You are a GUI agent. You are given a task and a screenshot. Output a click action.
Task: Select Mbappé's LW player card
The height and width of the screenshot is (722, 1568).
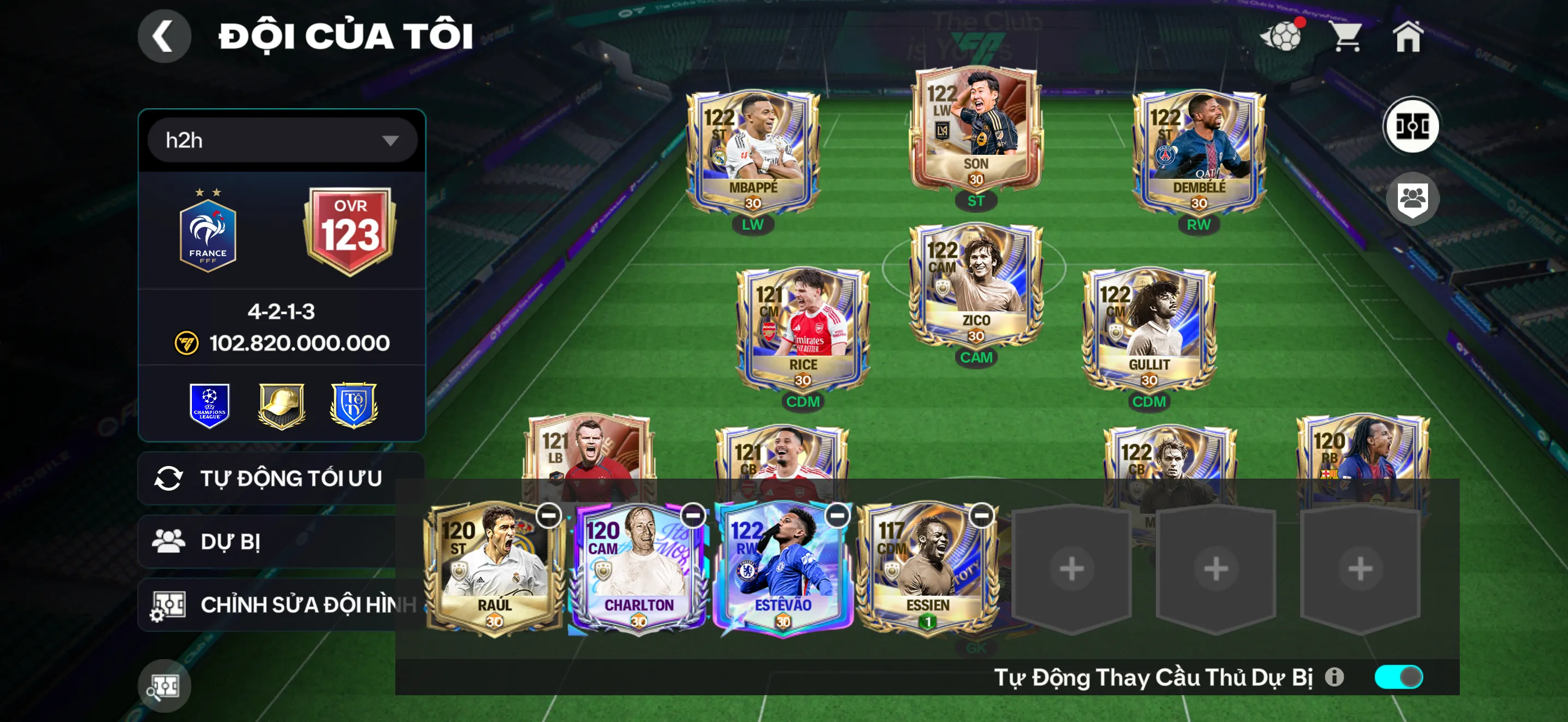coord(752,152)
